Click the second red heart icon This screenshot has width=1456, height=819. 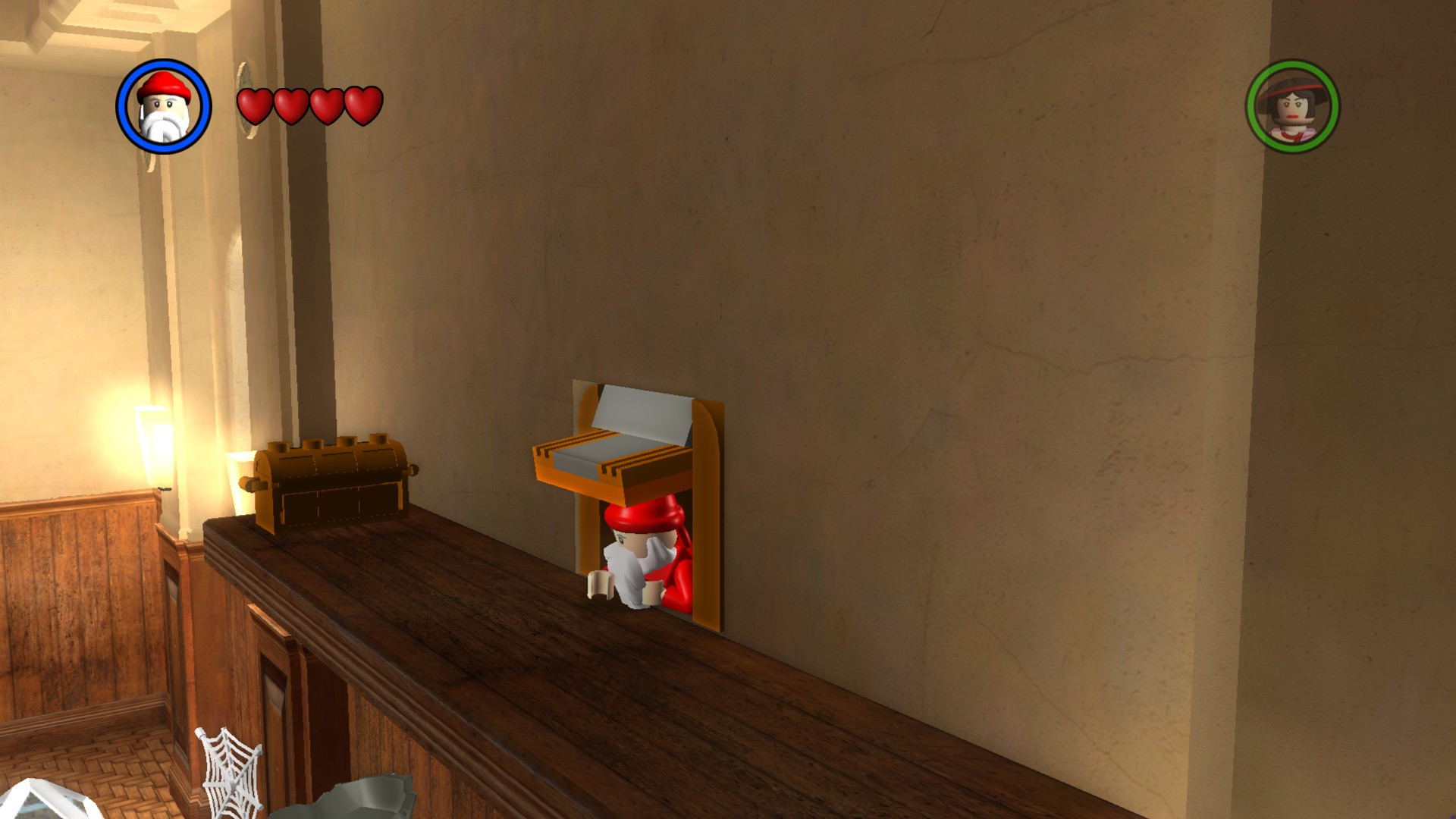292,106
